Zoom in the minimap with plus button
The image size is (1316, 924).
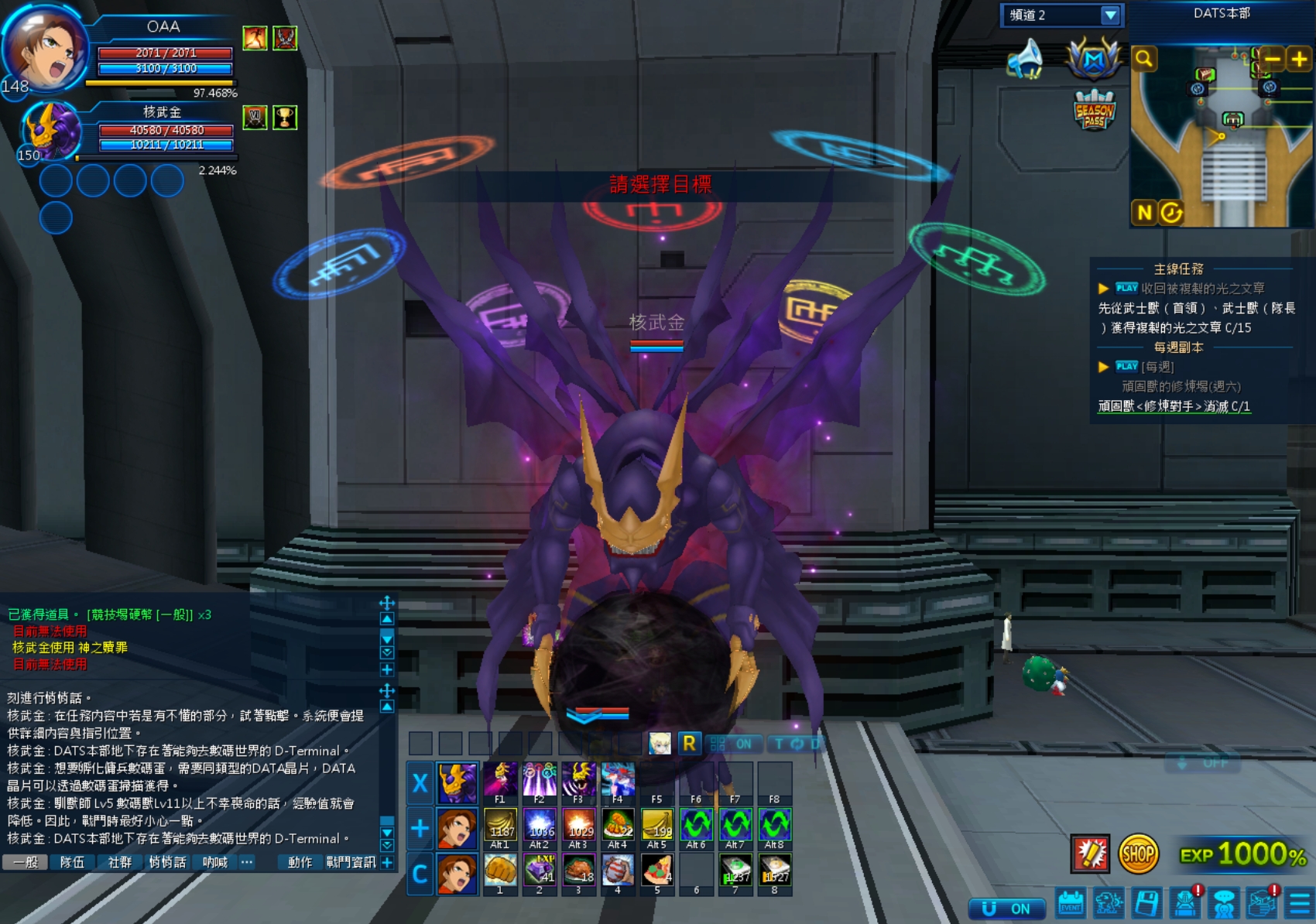click(x=1298, y=59)
